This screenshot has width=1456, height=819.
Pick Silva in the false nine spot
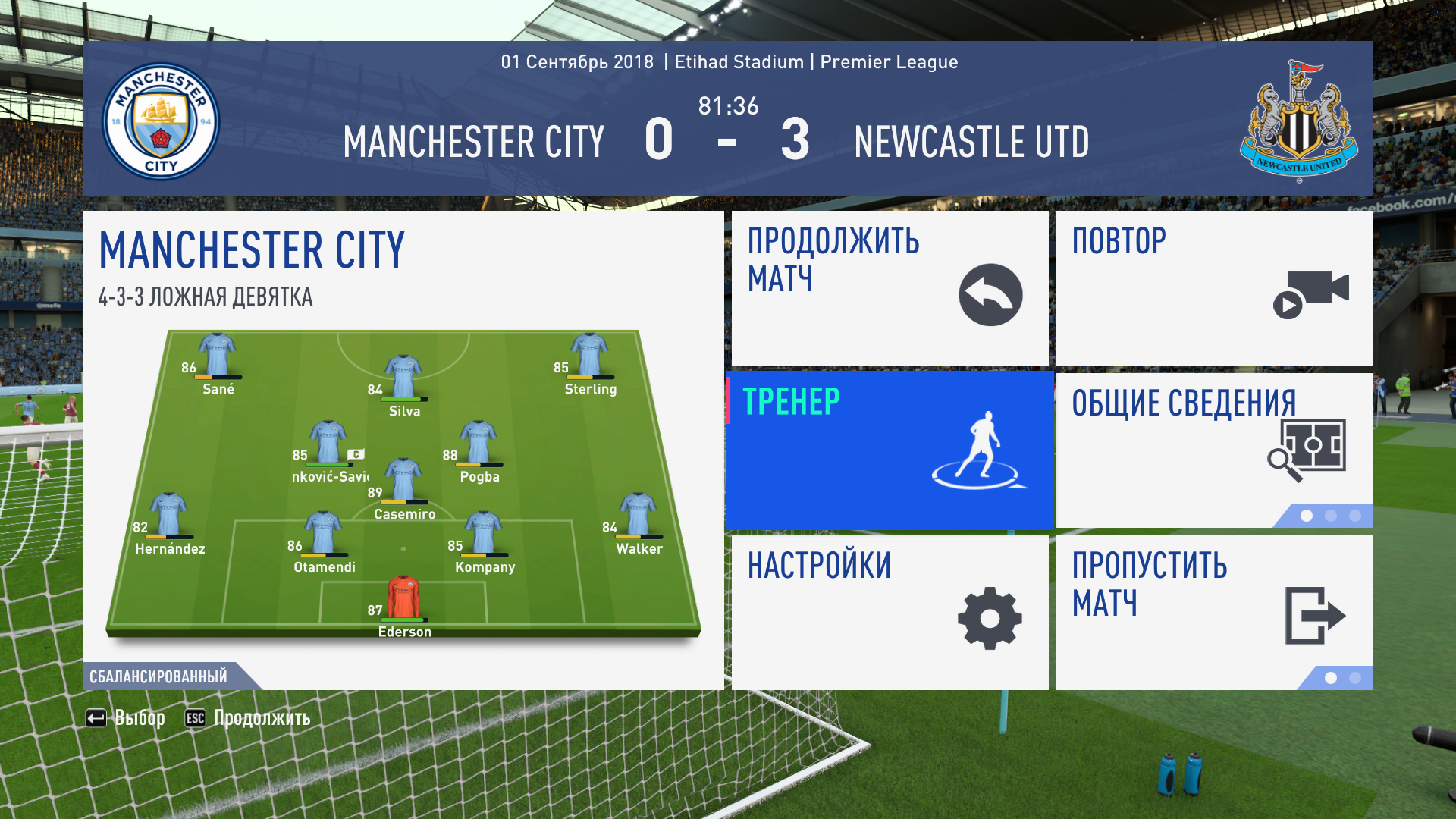coord(403,377)
